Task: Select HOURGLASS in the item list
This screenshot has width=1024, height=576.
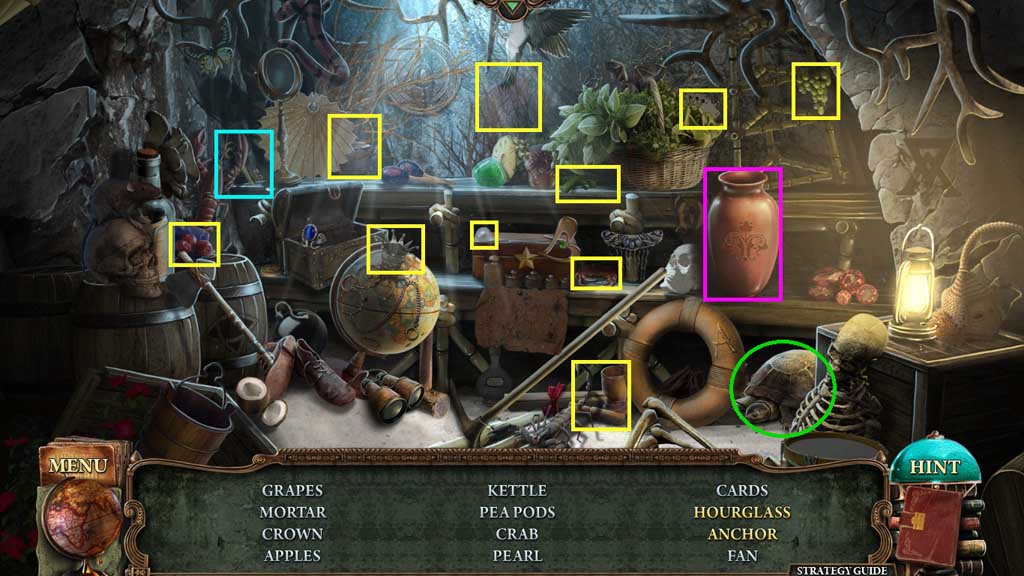Action: pos(742,512)
